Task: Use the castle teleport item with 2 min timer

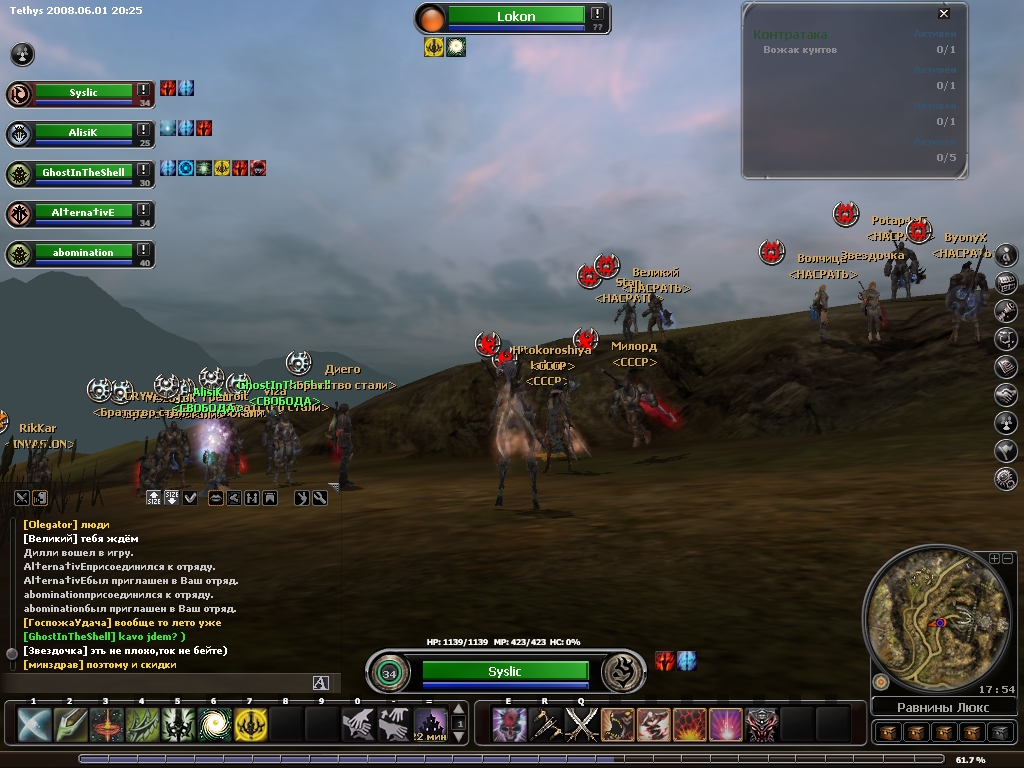Action: click(x=431, y=724)
